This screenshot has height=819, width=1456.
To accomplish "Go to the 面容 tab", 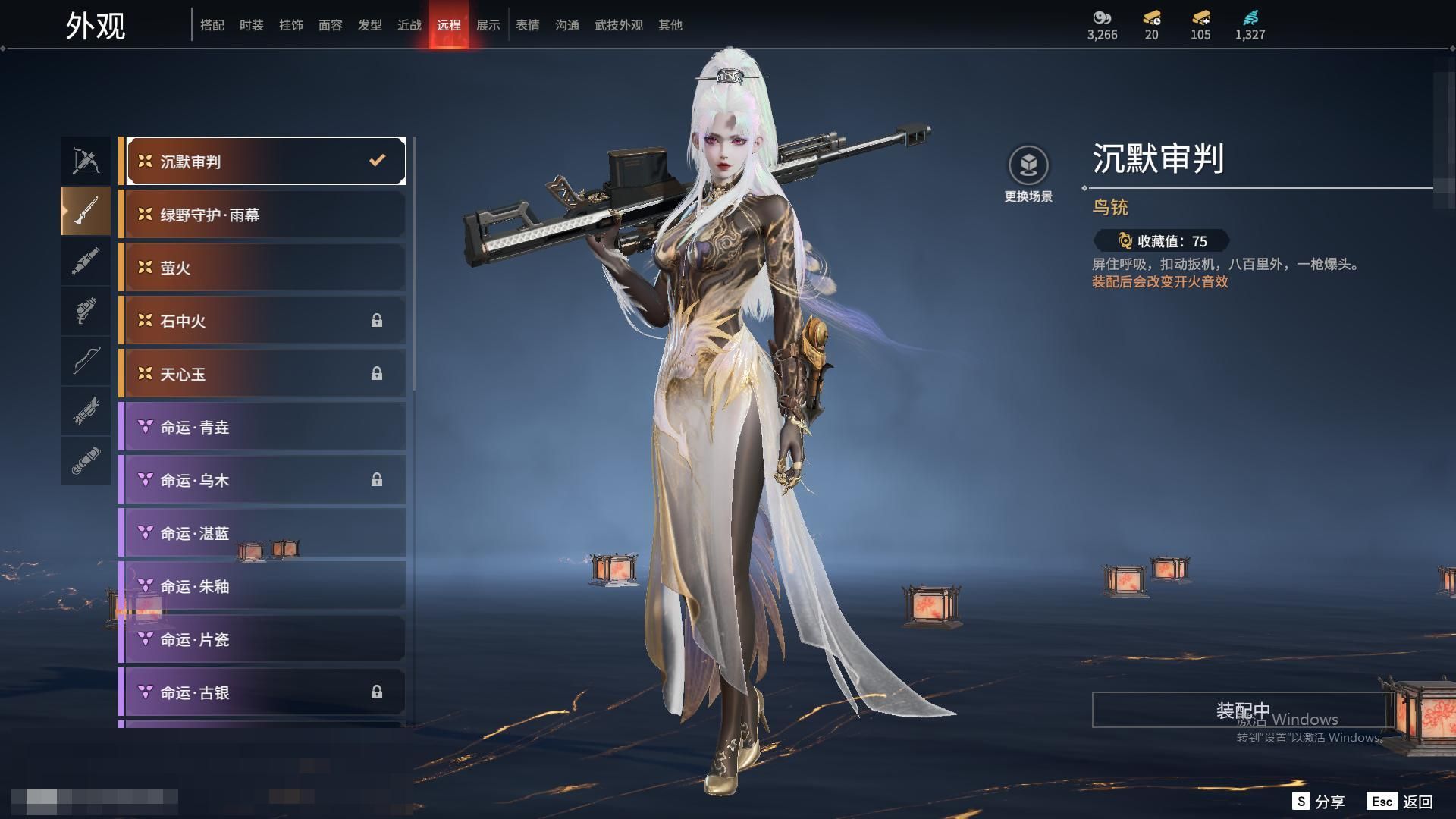I will [x=330, y=25].
